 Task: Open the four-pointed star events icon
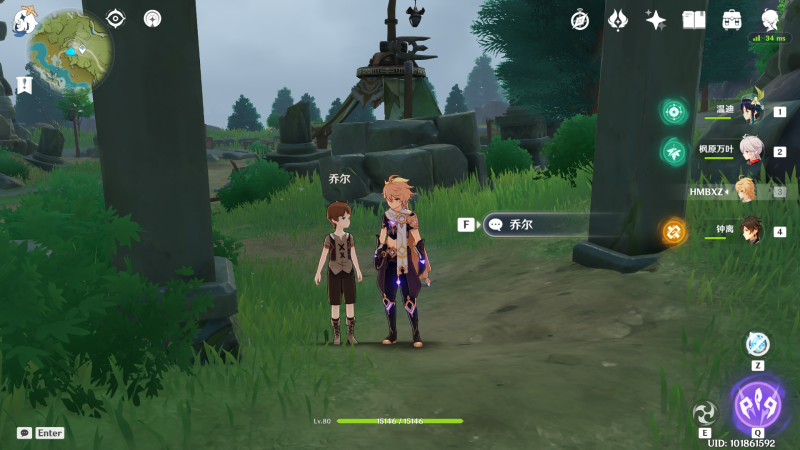[656, 20]
